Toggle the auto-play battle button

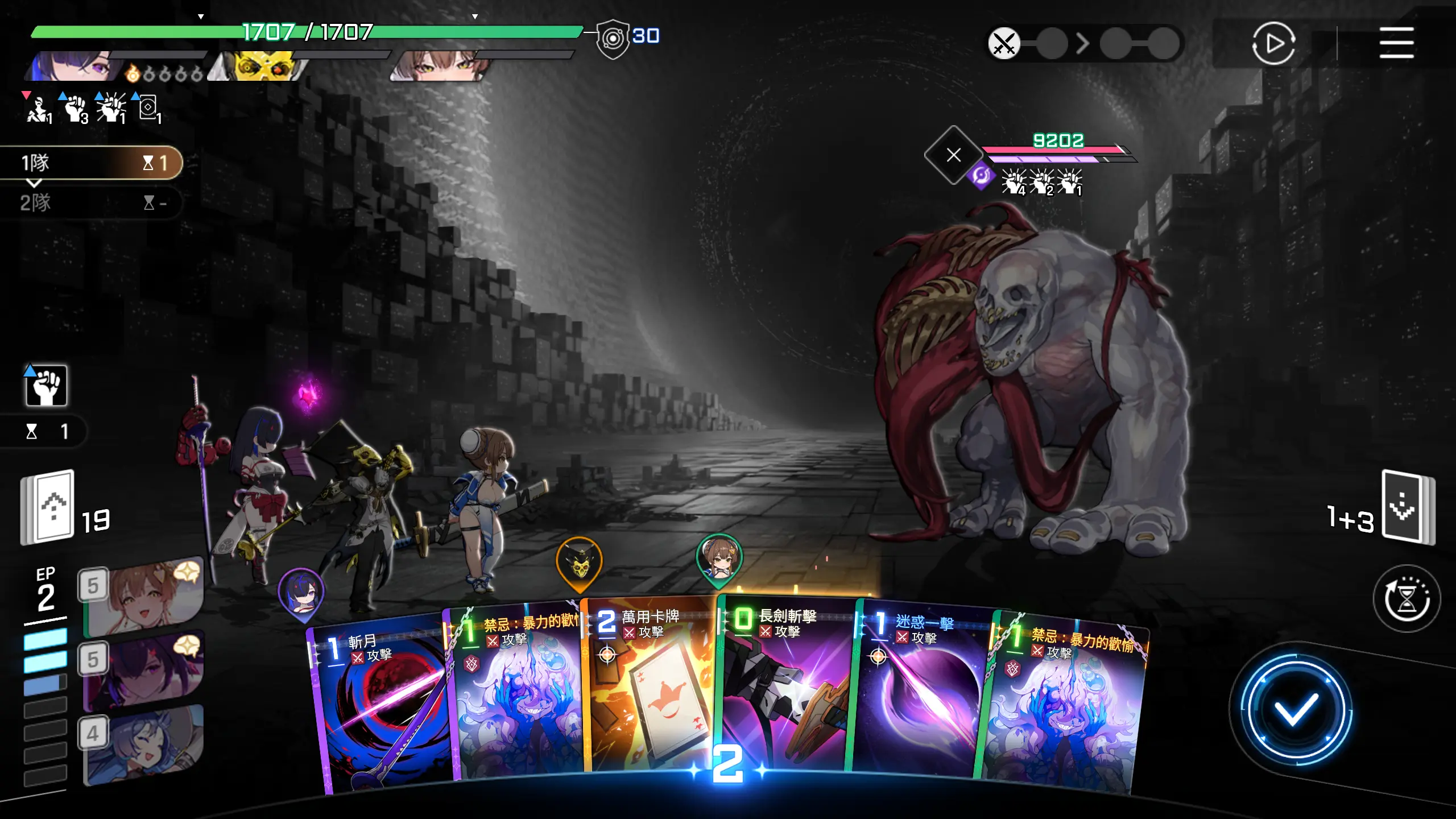pos(1273,43)
